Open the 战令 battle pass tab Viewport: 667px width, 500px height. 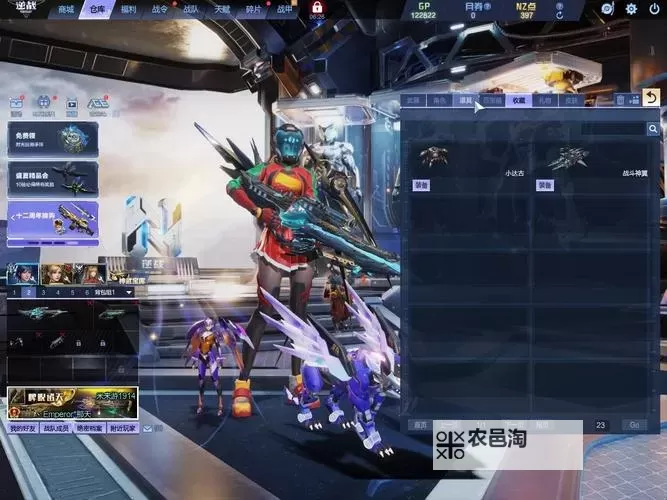click(x=160, y=9)
